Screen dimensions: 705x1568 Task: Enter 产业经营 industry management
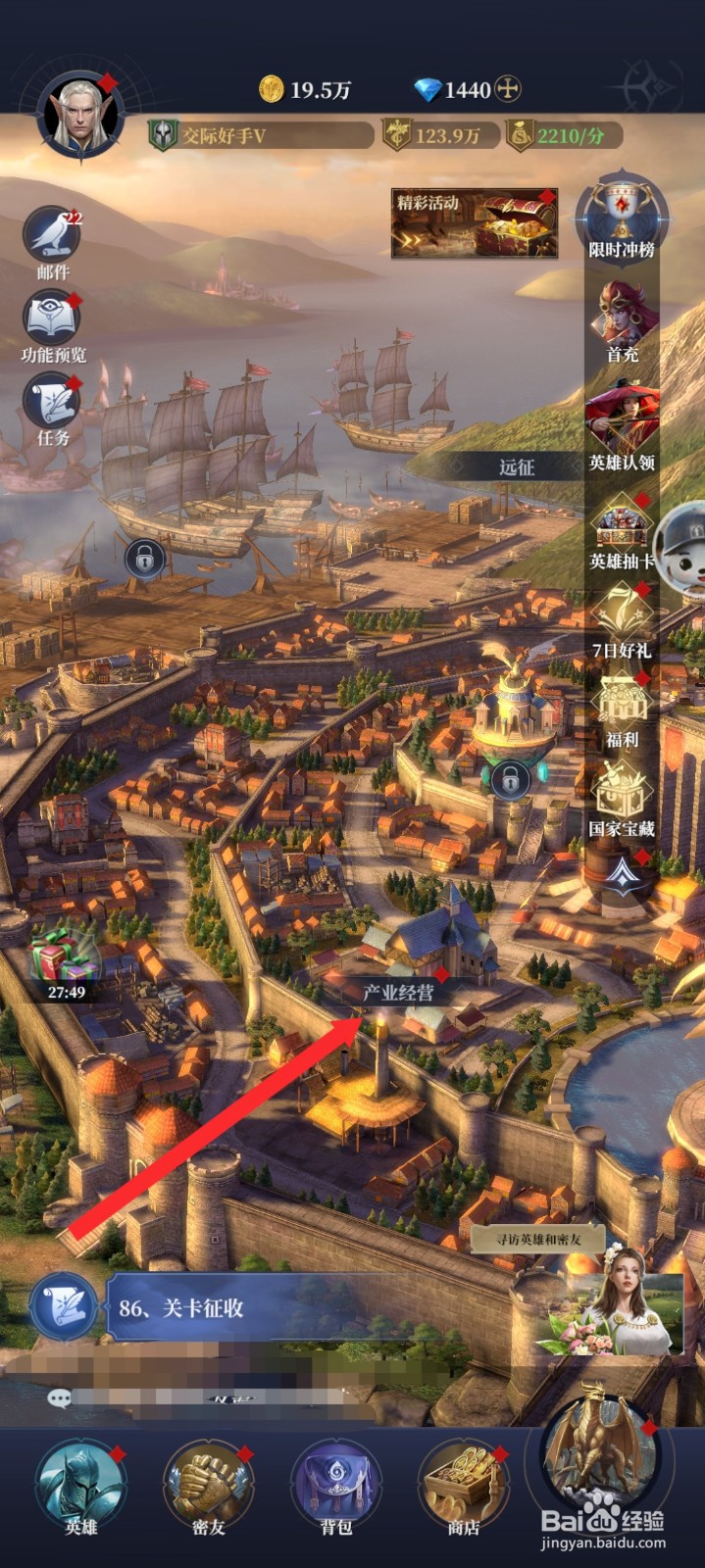(398, 992)
